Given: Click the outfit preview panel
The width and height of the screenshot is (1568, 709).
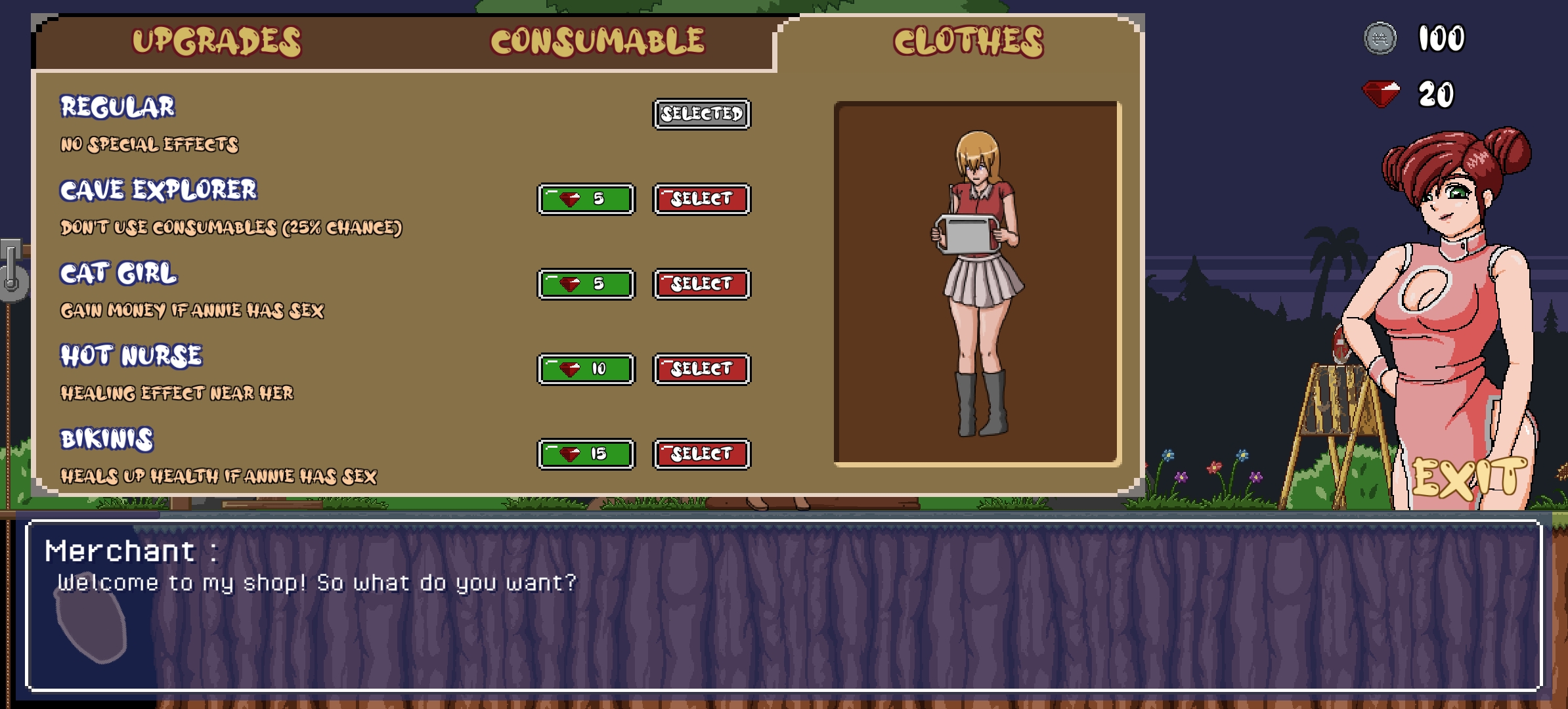Looking at the screenshot, I should point(977,284).
